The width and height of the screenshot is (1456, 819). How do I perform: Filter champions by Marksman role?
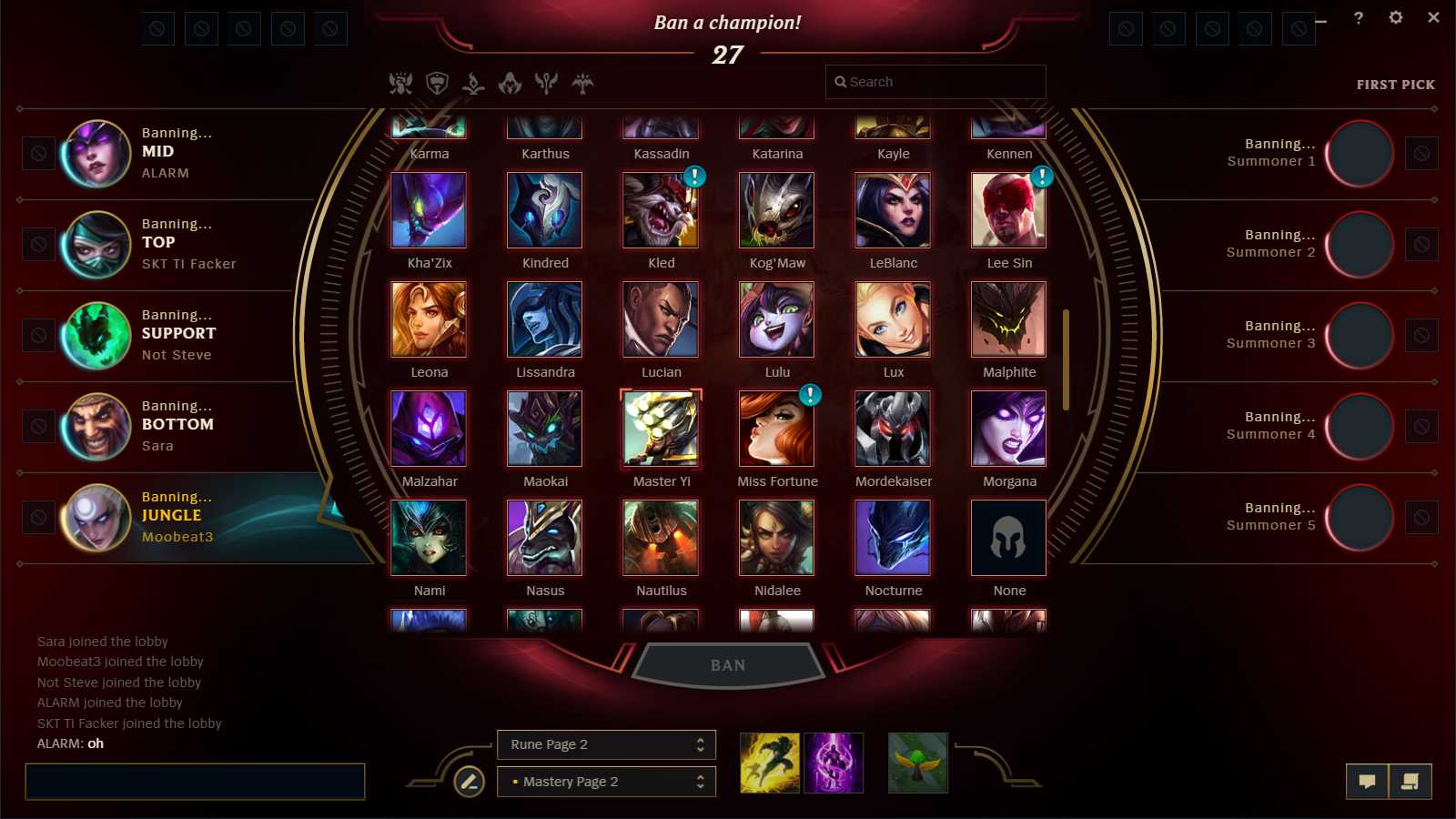581,83
